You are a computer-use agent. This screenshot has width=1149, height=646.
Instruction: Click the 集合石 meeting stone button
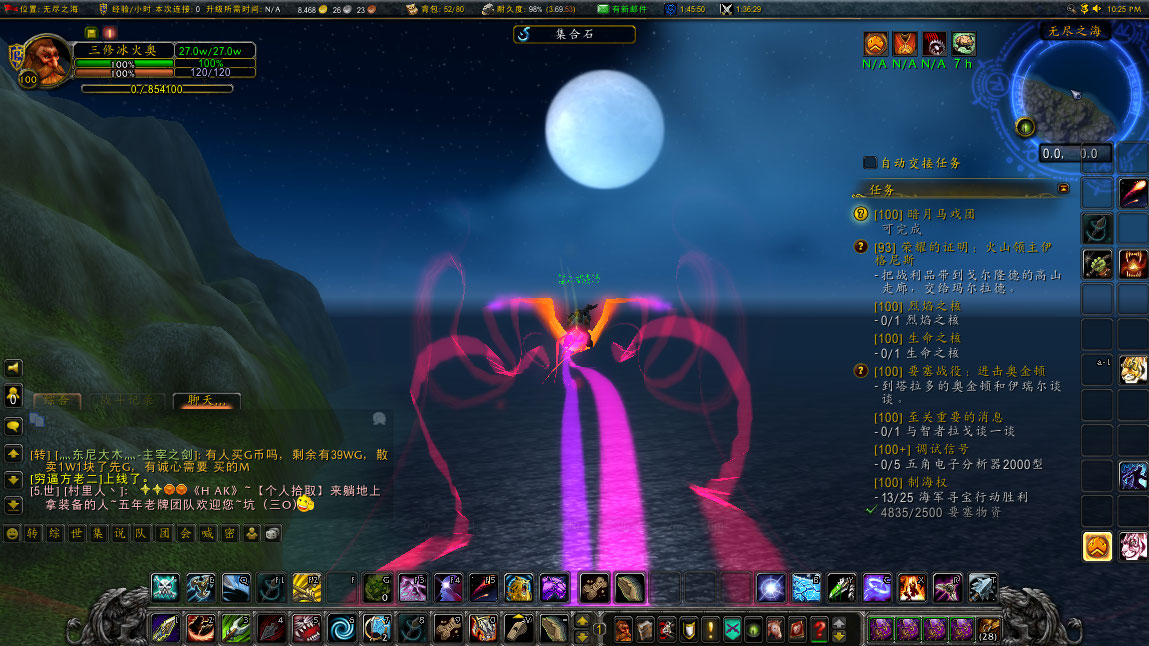pos(575,34)
